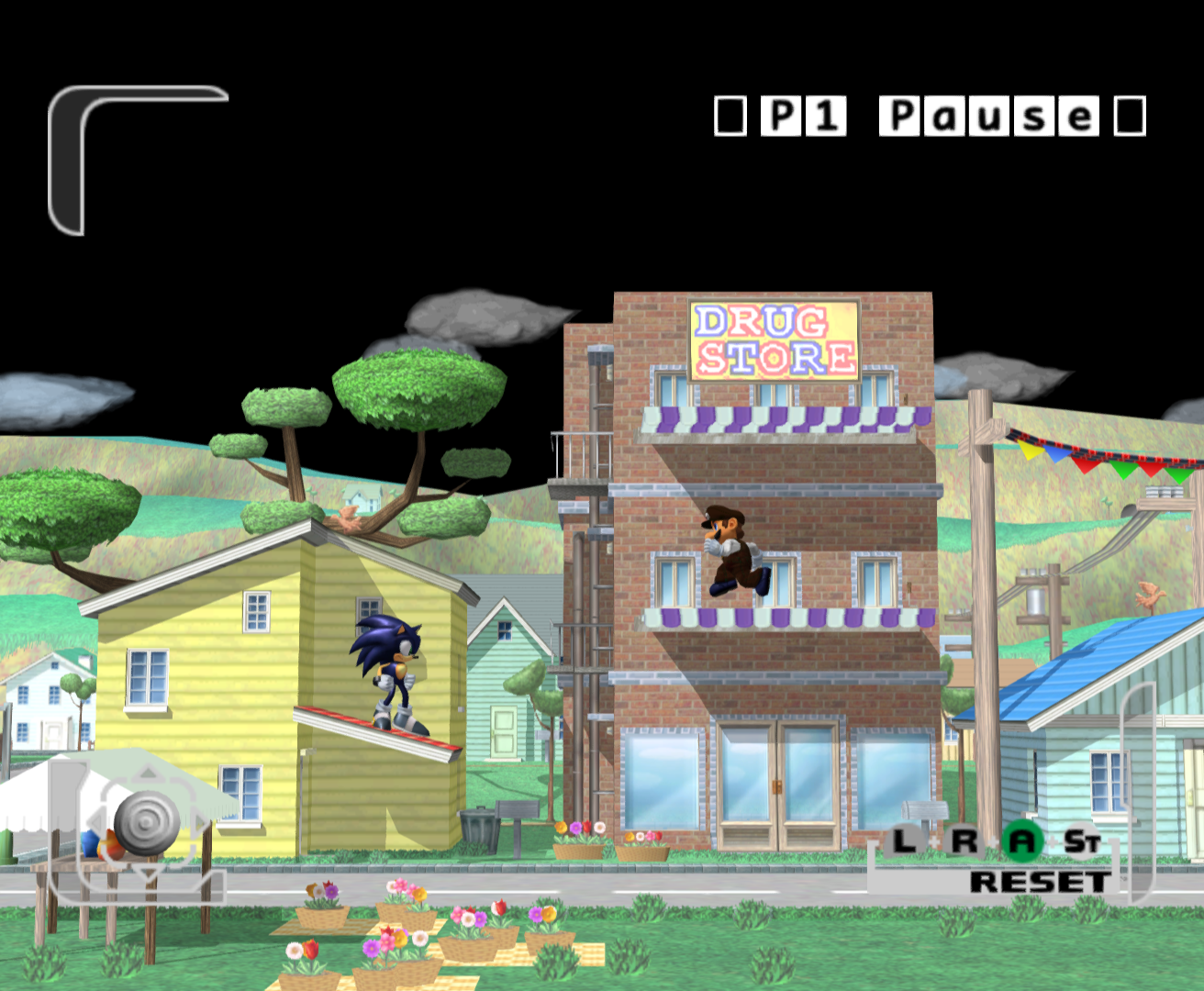
Task: Select the R button icon near RESET
Action: click(x=966, y=840)
